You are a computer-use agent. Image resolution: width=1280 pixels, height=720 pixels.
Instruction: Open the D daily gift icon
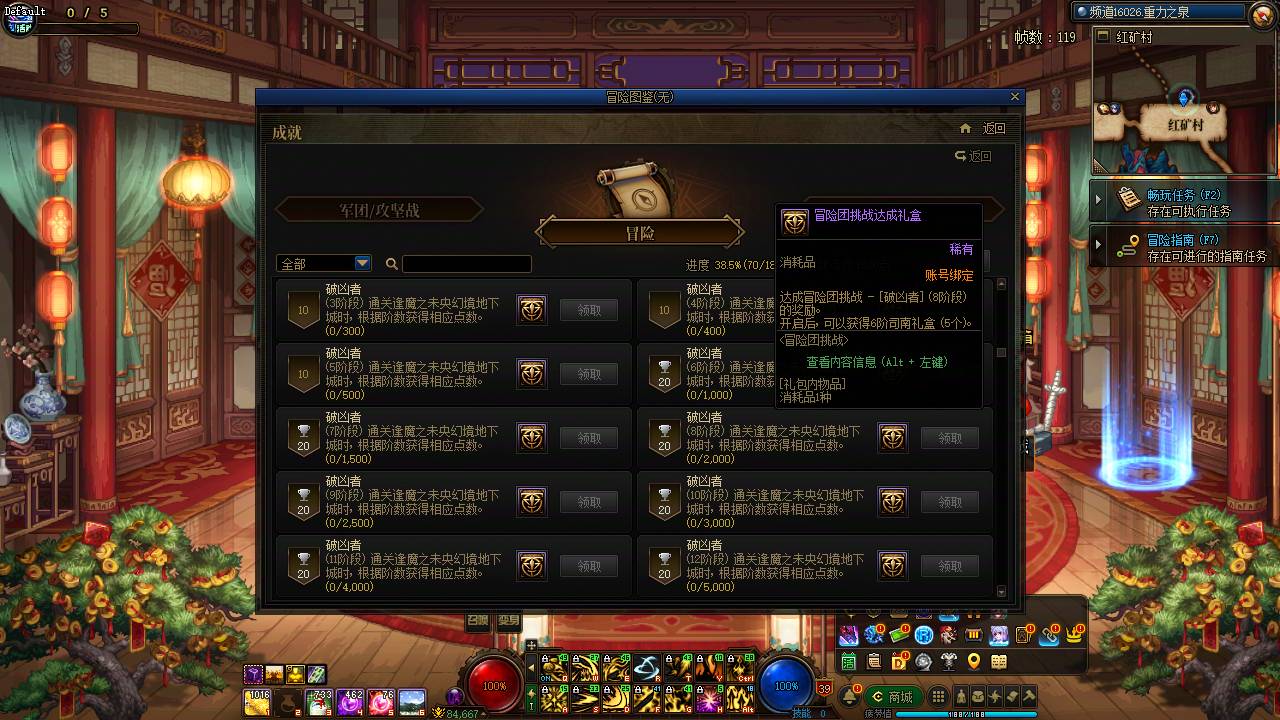pos(900,662)
